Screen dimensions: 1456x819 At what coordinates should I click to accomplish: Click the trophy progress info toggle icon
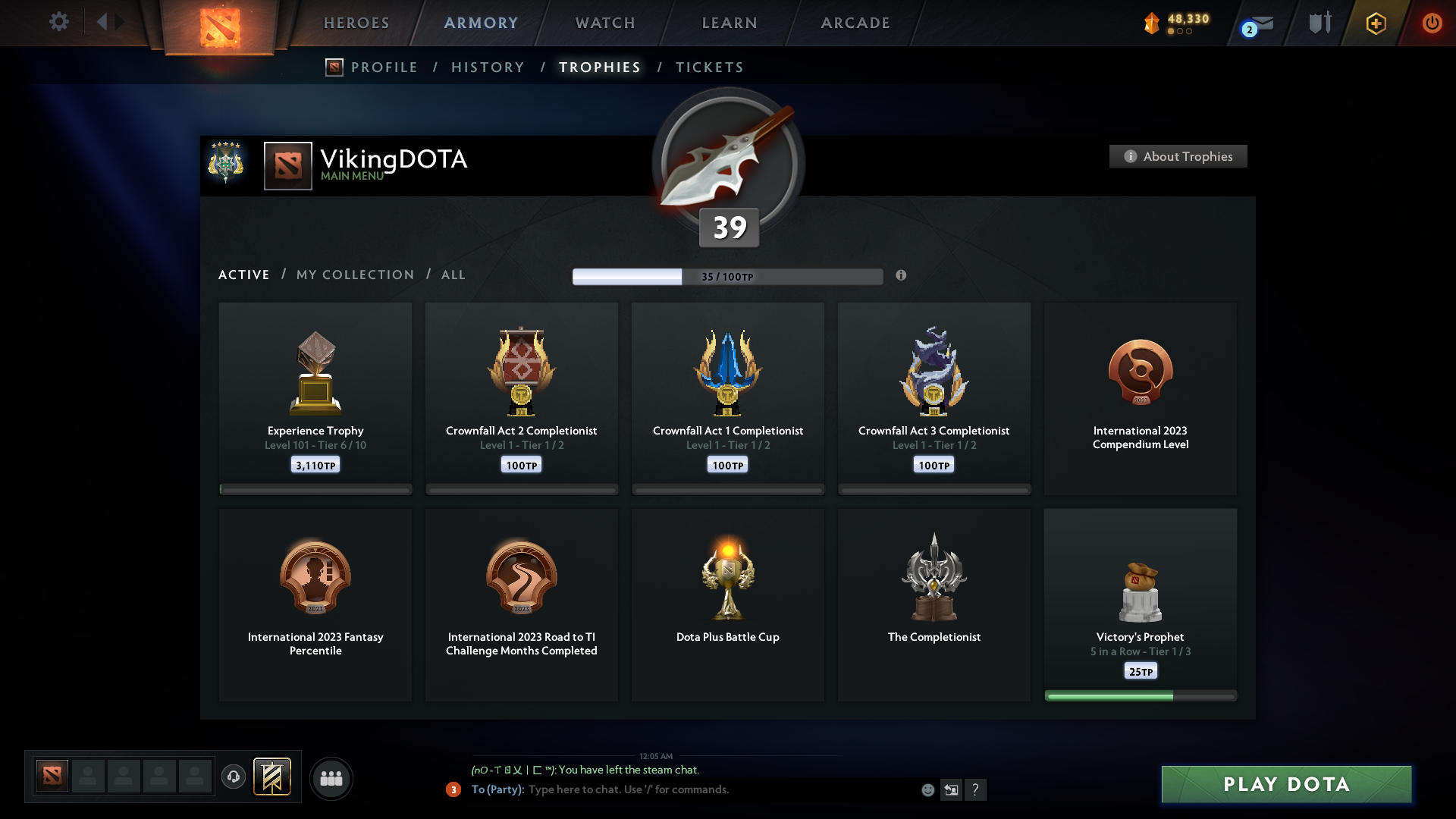point(902,276)
